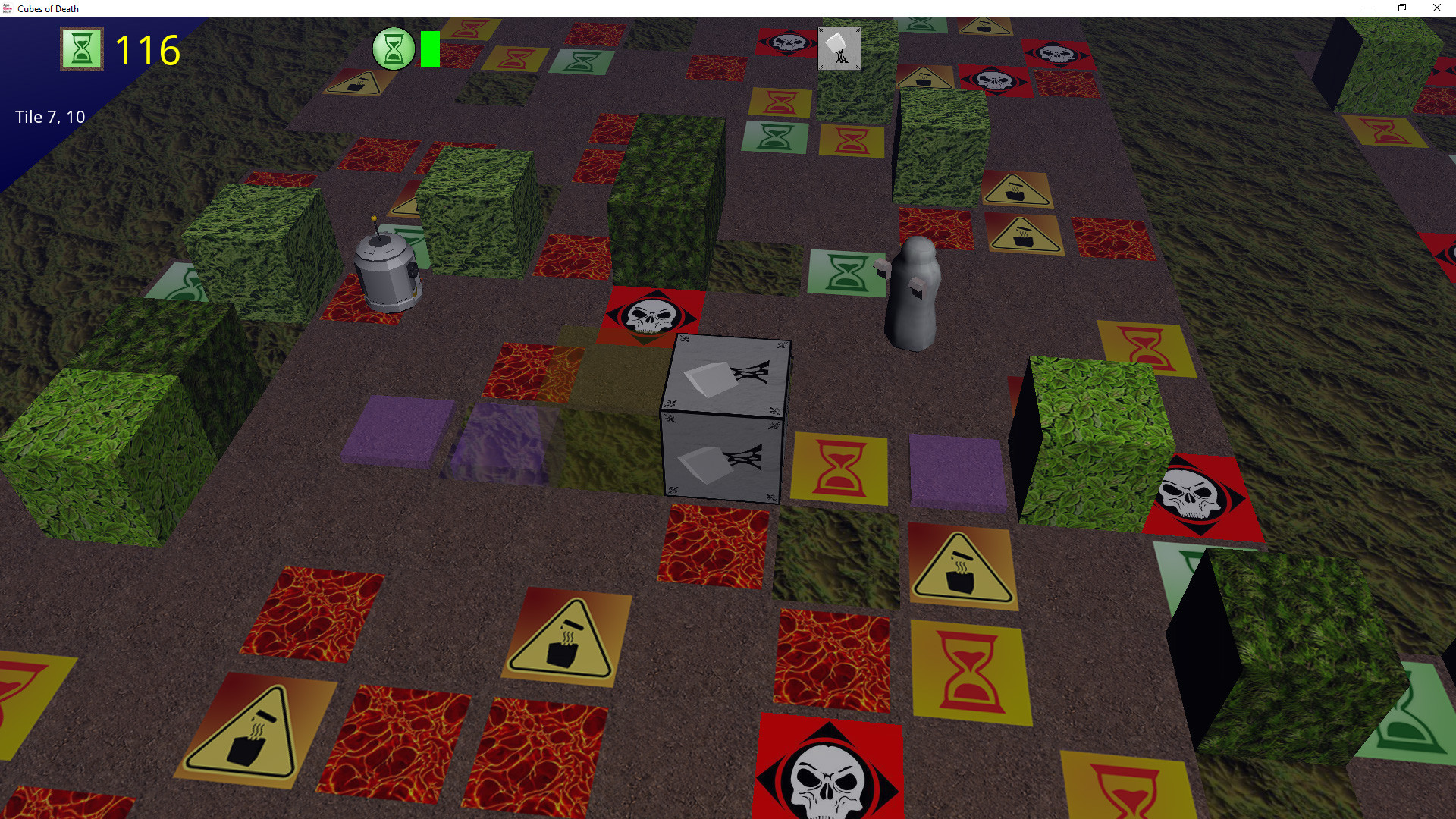Screen dimensions: 1456x819
Task: Click the game icon in the title bar
Action: coord(8,8)
